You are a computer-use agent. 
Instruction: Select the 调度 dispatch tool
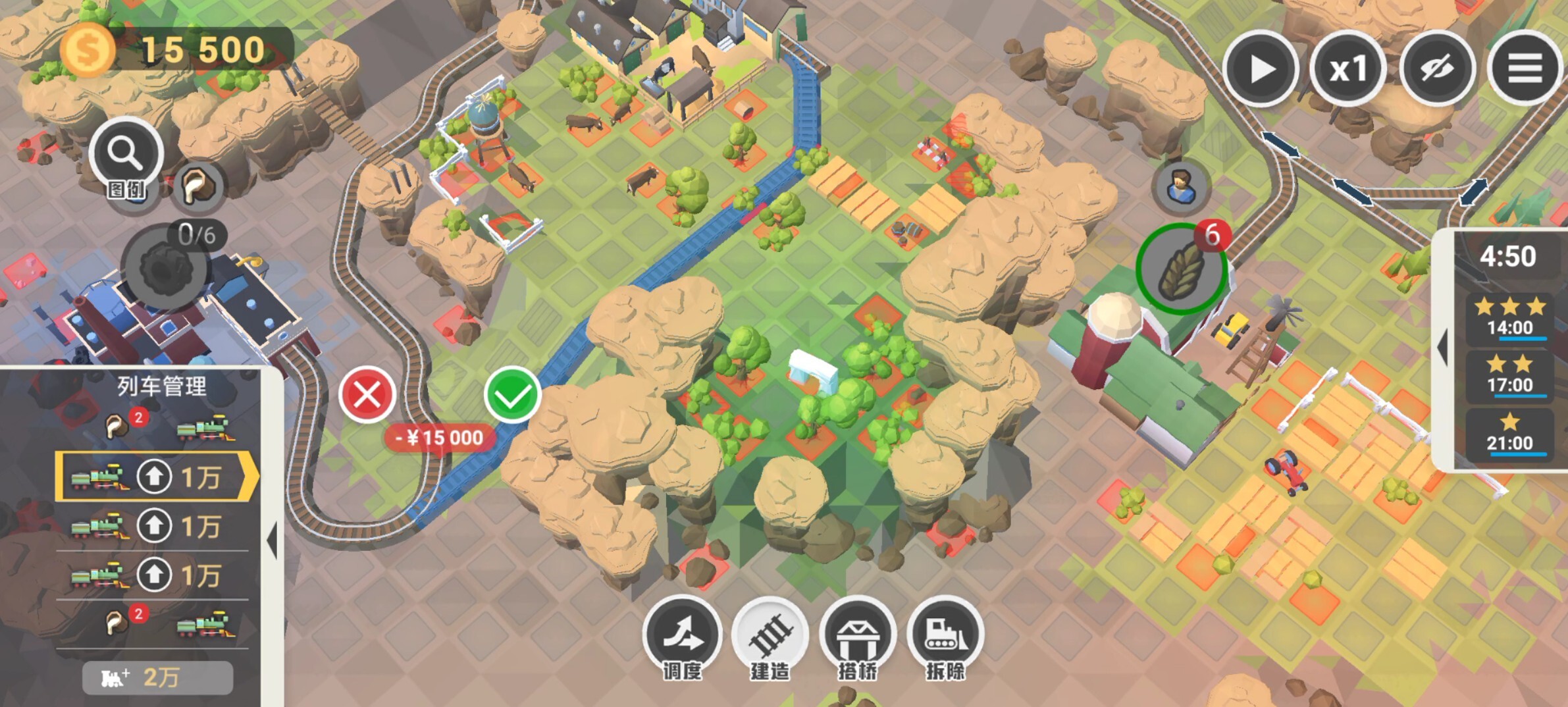point(682,635)
